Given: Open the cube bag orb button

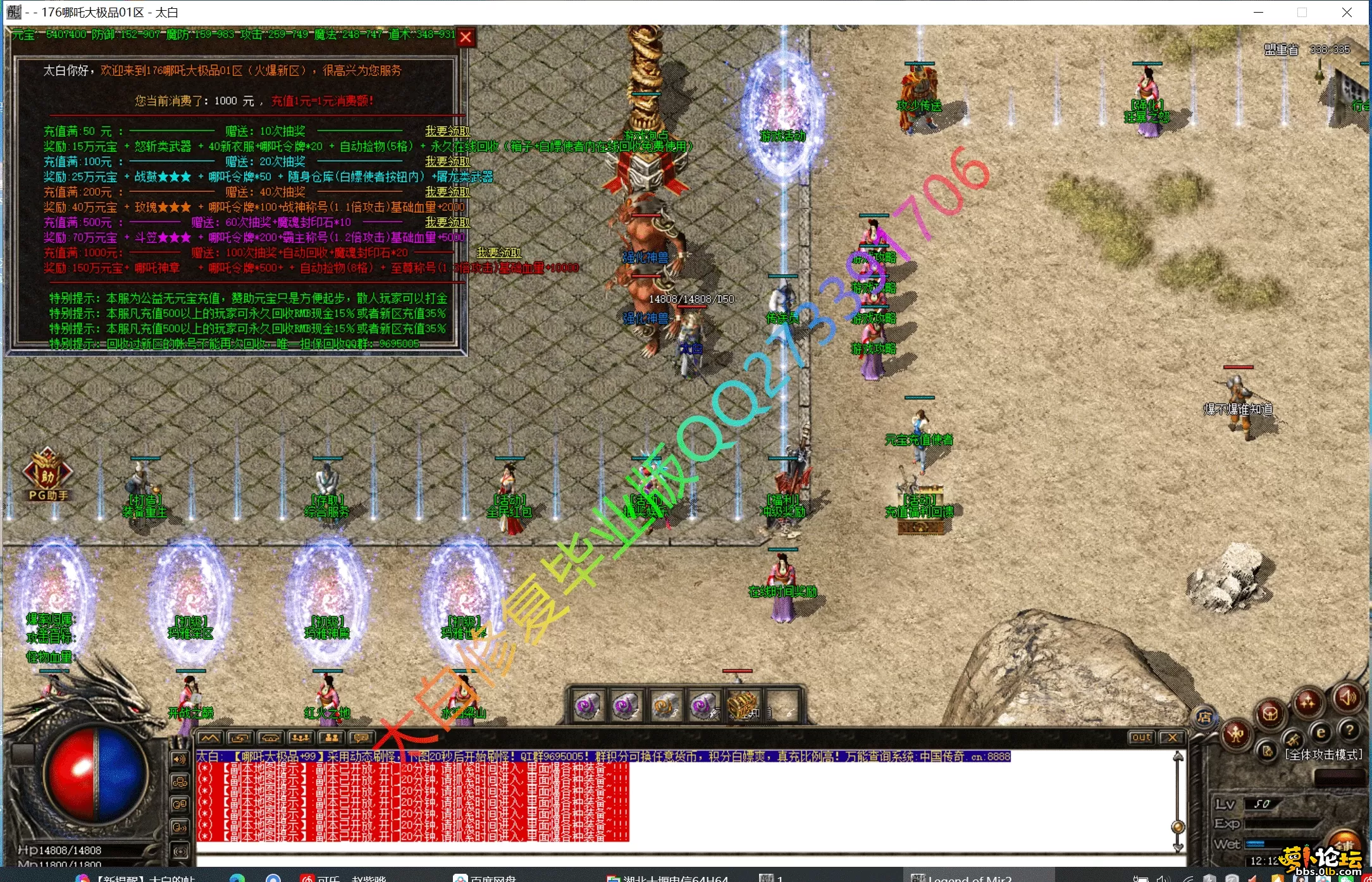Looking at the screenshot, I should pos(1270,714).
